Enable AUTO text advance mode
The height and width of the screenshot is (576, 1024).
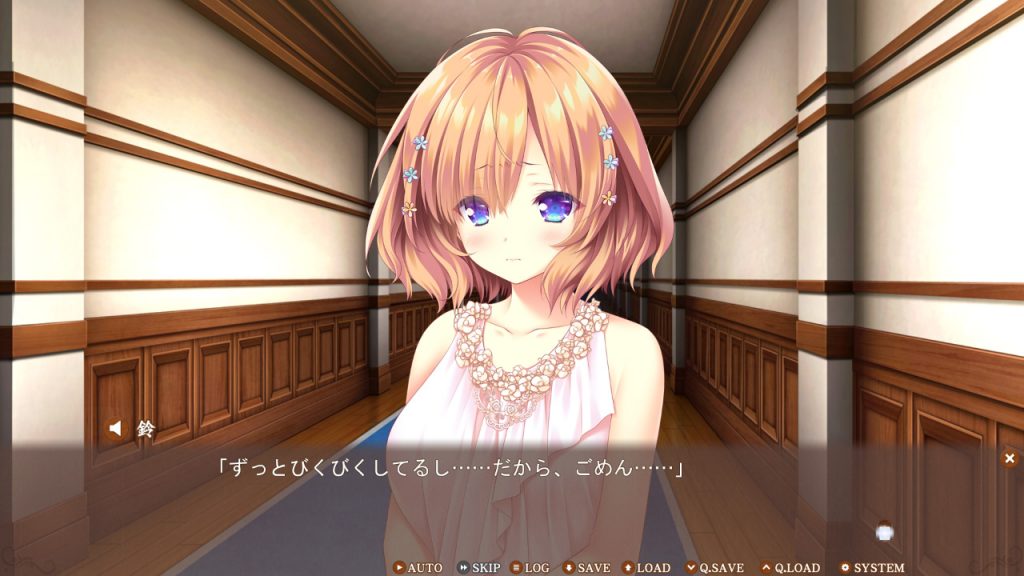[418, 568]
